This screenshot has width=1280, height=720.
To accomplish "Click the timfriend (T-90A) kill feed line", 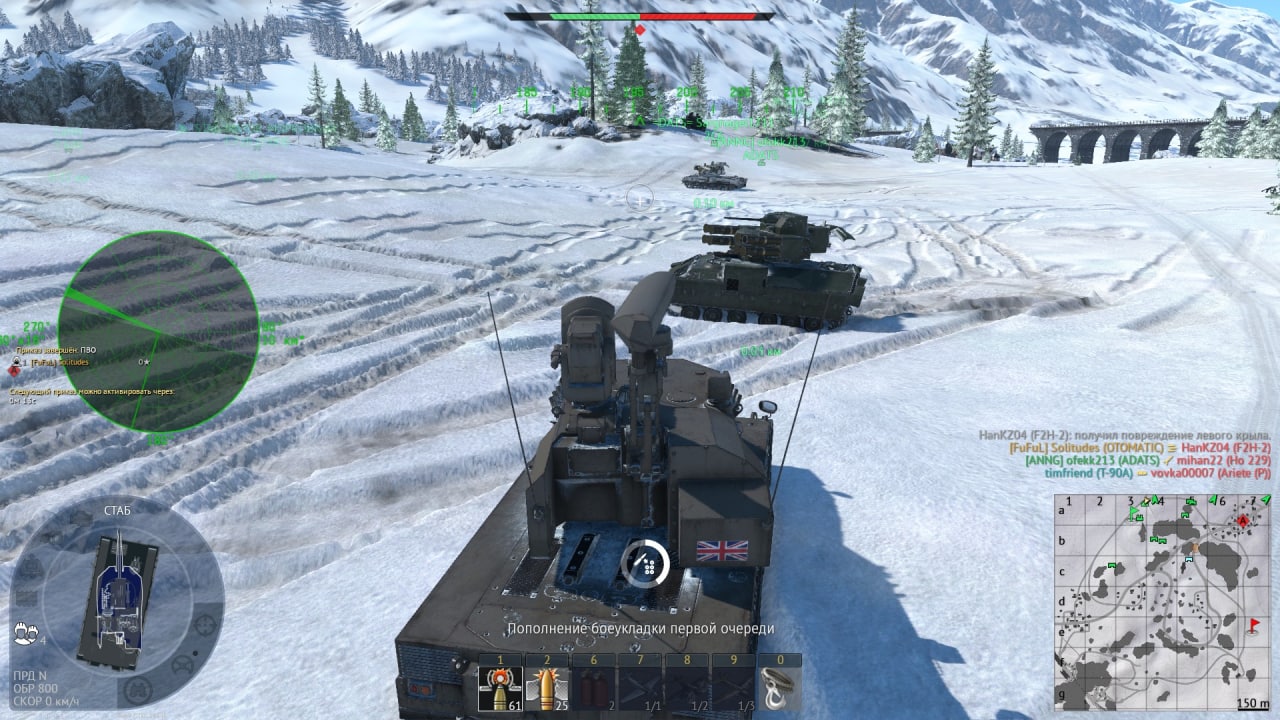I will 1157,474.
